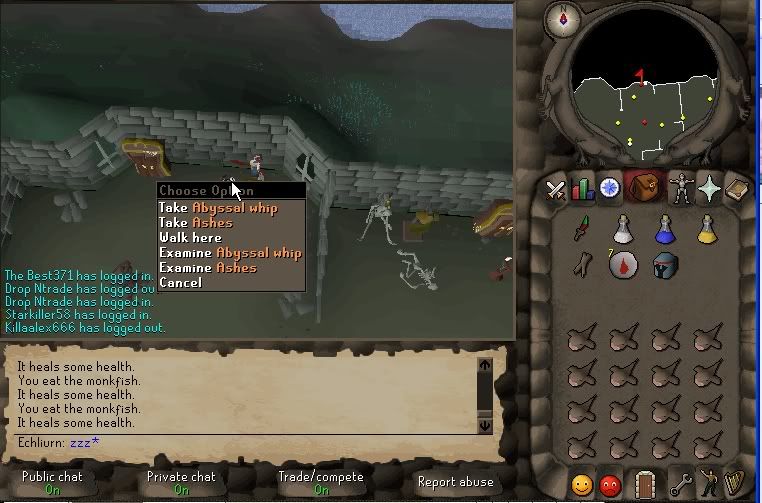Image resolution: width=762 pixels, height=503 pixels.
Task: Open the combat styles tab
Action: pos(555,188)
